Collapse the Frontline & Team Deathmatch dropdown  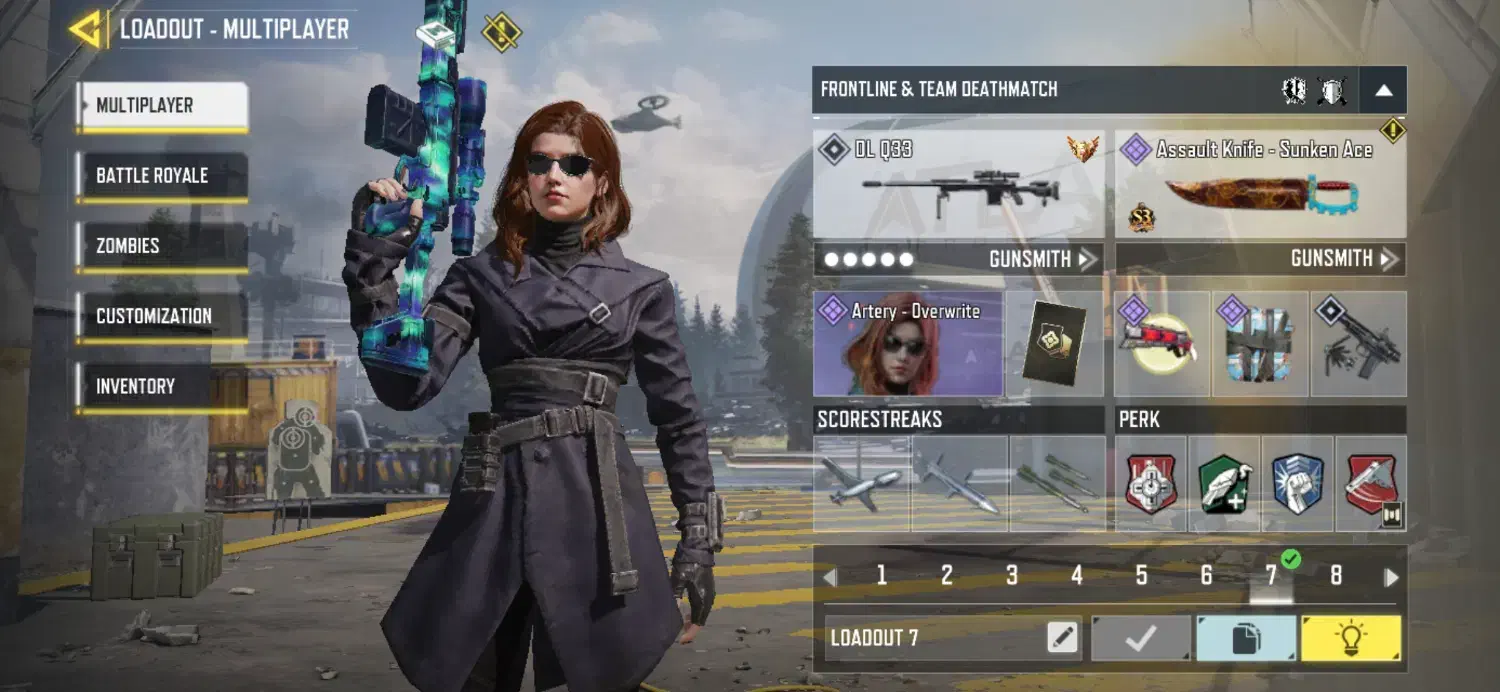tap(1383, 90)
